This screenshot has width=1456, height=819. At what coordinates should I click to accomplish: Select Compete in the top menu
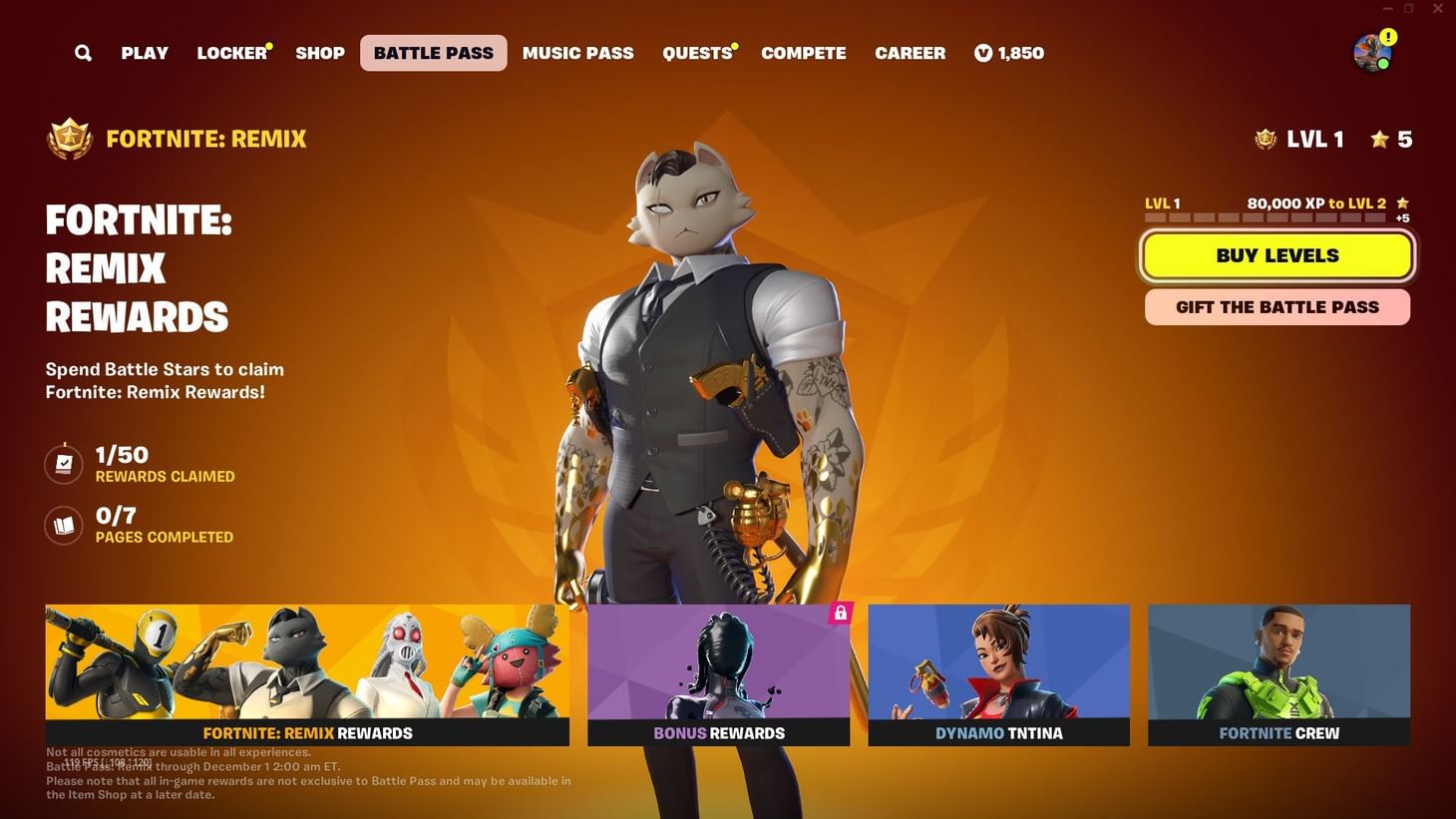tap(803, 52)
